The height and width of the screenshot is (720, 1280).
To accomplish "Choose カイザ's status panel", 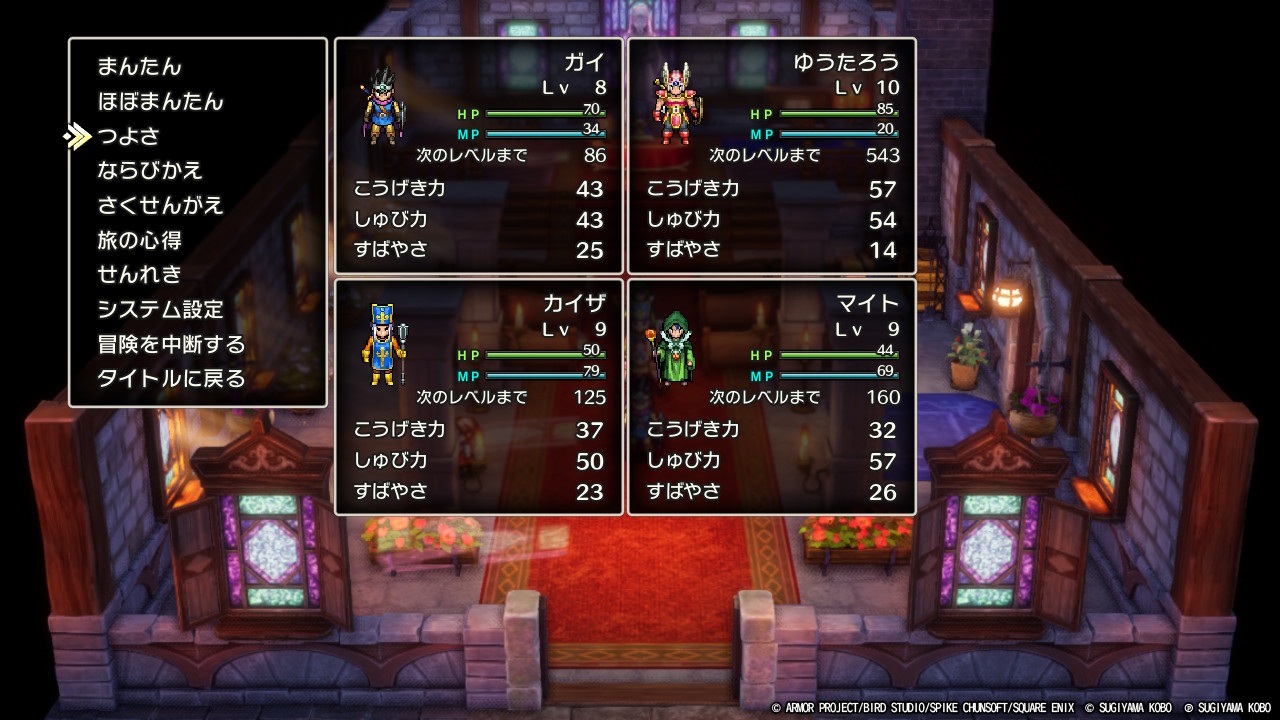I will pyautogui.click(x=478, y=397).
